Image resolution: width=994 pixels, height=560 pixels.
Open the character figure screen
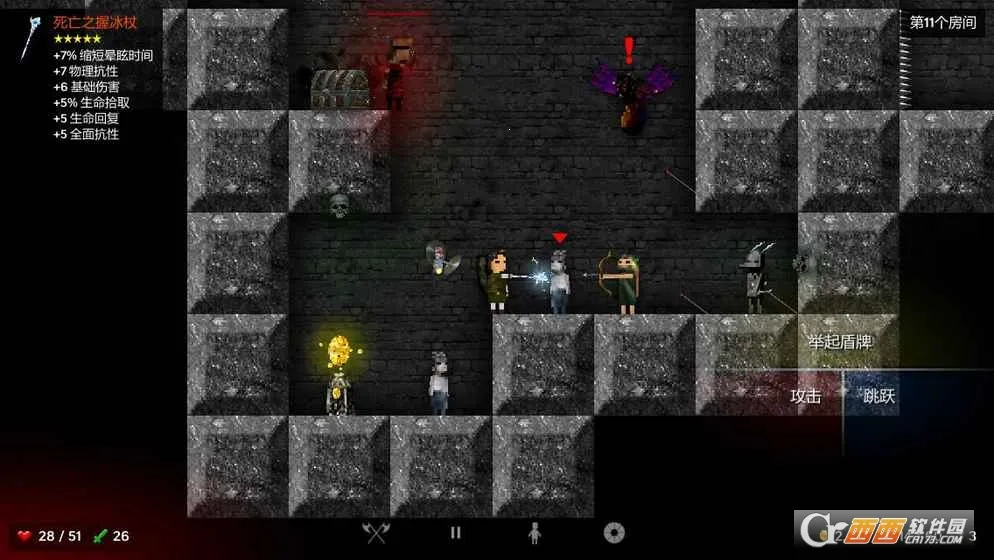(534, 534)
